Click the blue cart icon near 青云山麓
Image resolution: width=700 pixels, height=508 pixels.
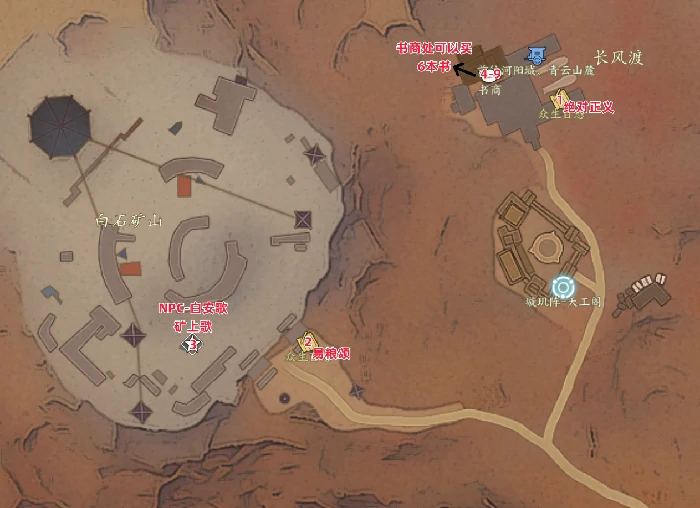[538, 53]
